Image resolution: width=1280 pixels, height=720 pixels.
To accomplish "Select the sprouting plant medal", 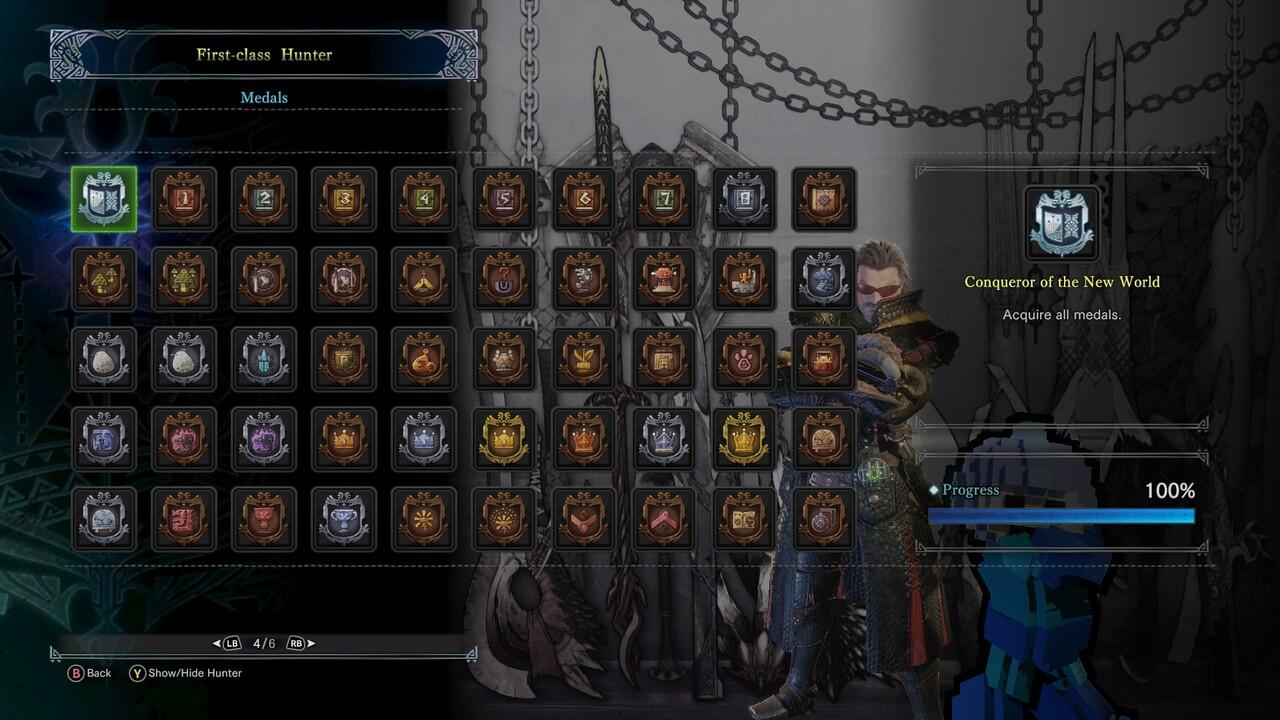I will click(584, 360).
